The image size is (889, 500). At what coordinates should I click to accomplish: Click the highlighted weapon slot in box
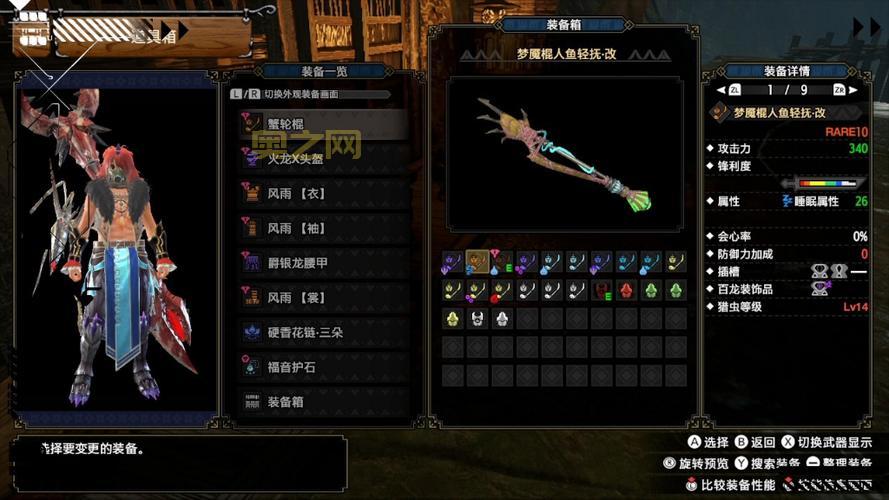pos(478,263)
